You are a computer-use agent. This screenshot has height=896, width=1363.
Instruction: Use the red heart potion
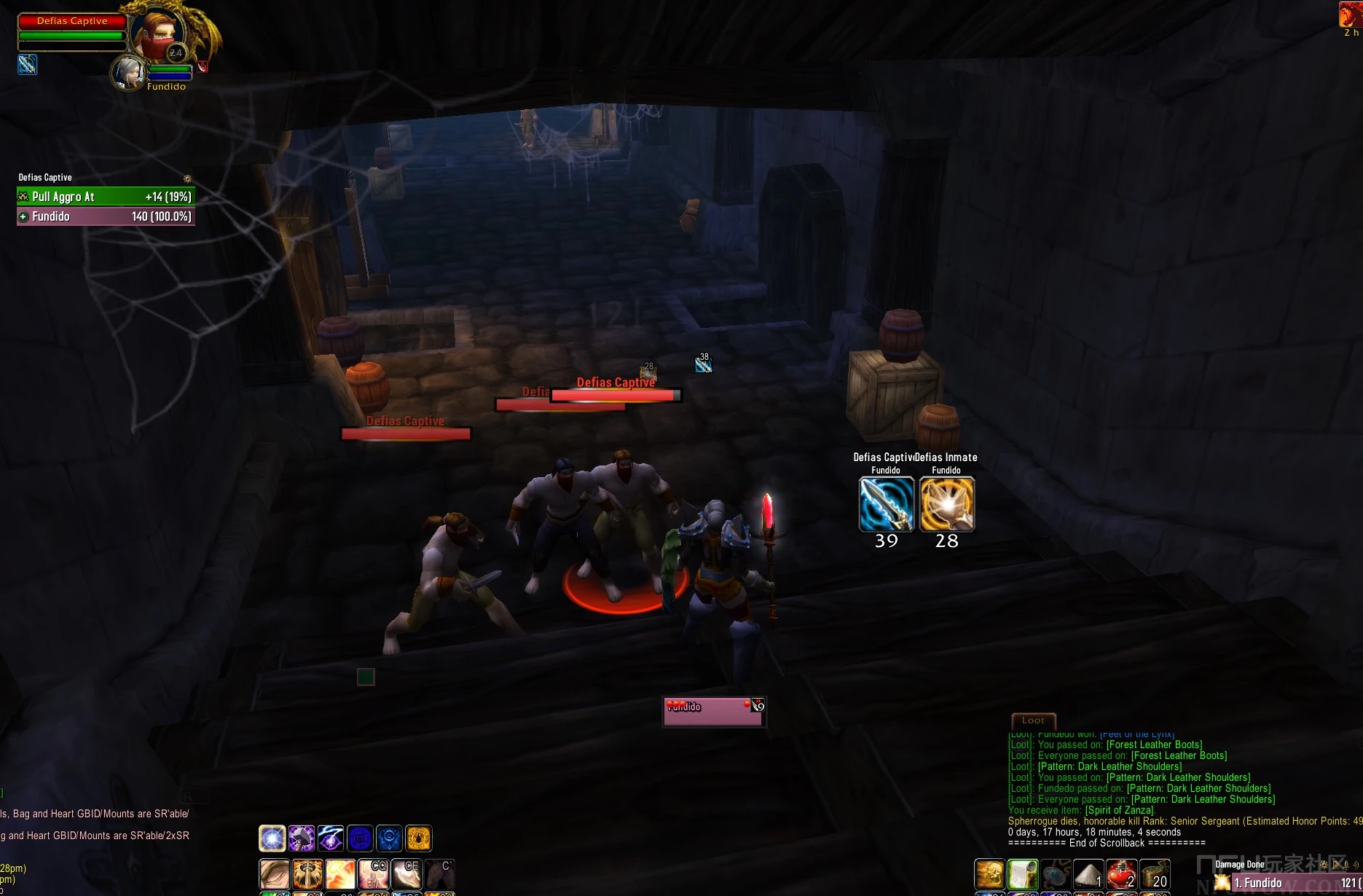[1121, 873]
